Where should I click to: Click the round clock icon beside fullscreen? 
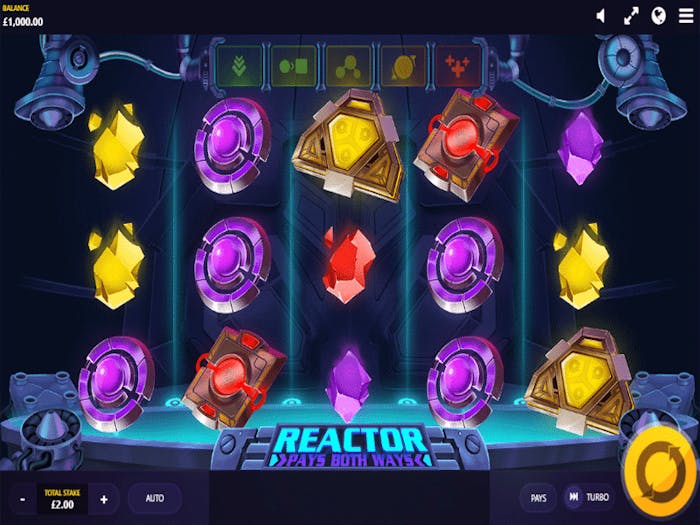click(x=659, y=15)
